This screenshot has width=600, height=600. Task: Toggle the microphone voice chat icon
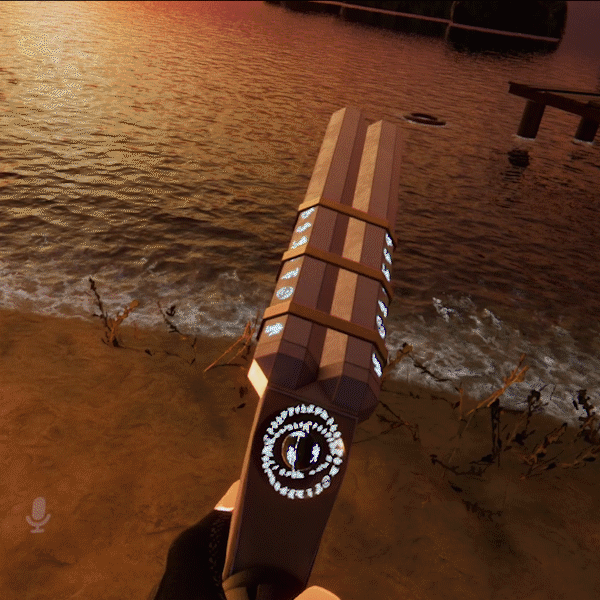point(38,514)
